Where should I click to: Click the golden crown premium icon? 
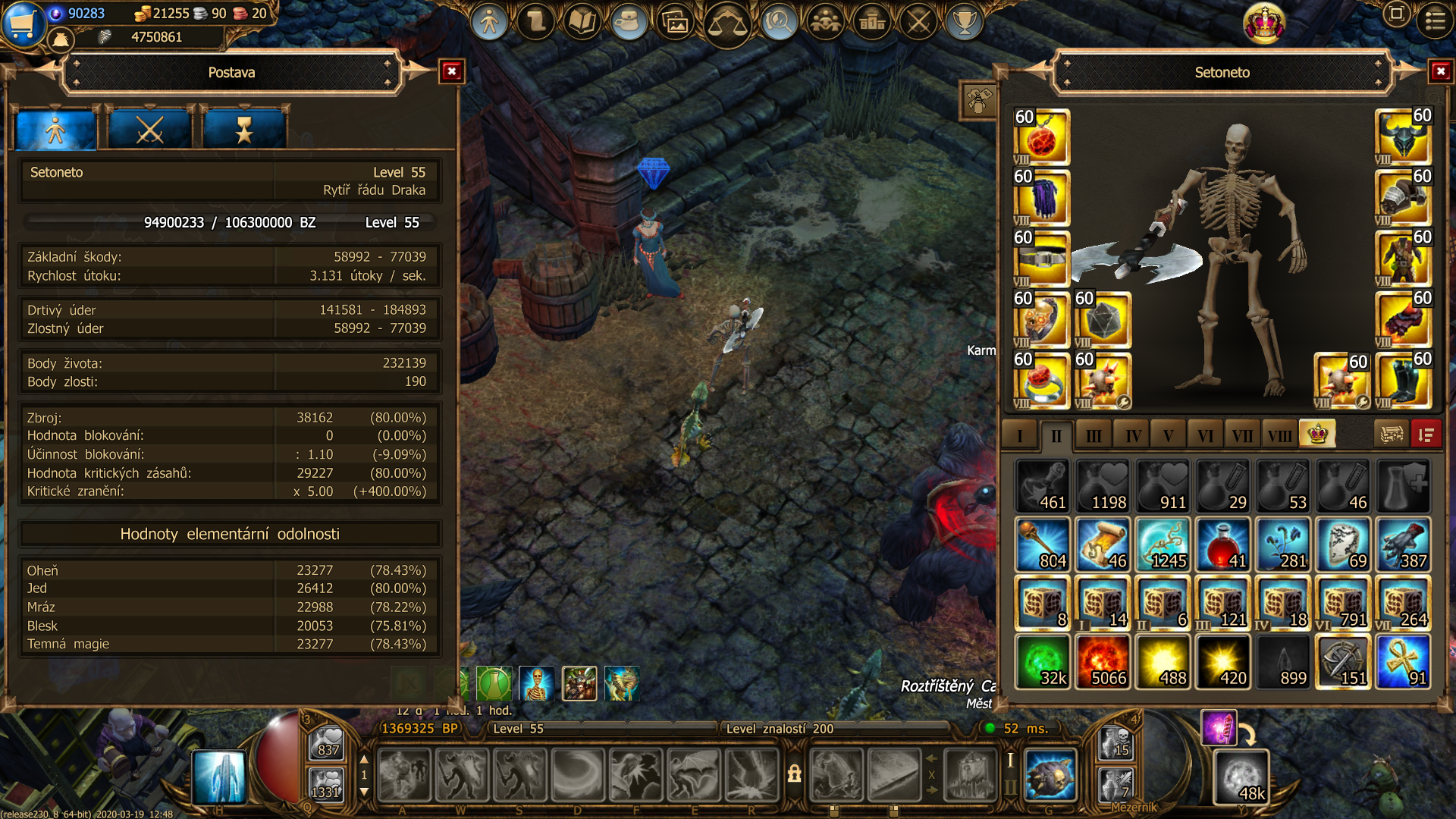[x=1264, y=23]
